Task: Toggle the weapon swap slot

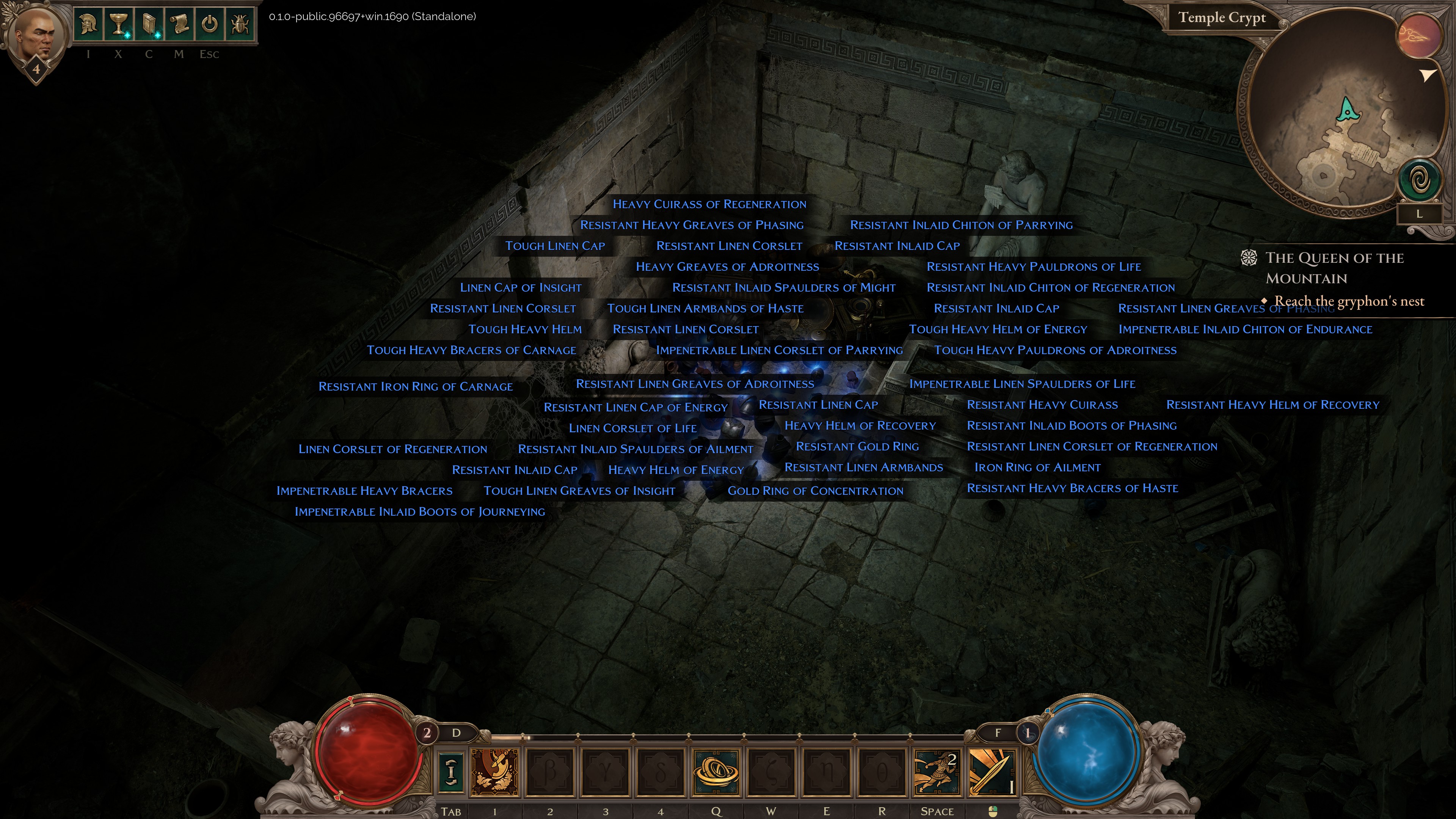Action: coord(450,771)
